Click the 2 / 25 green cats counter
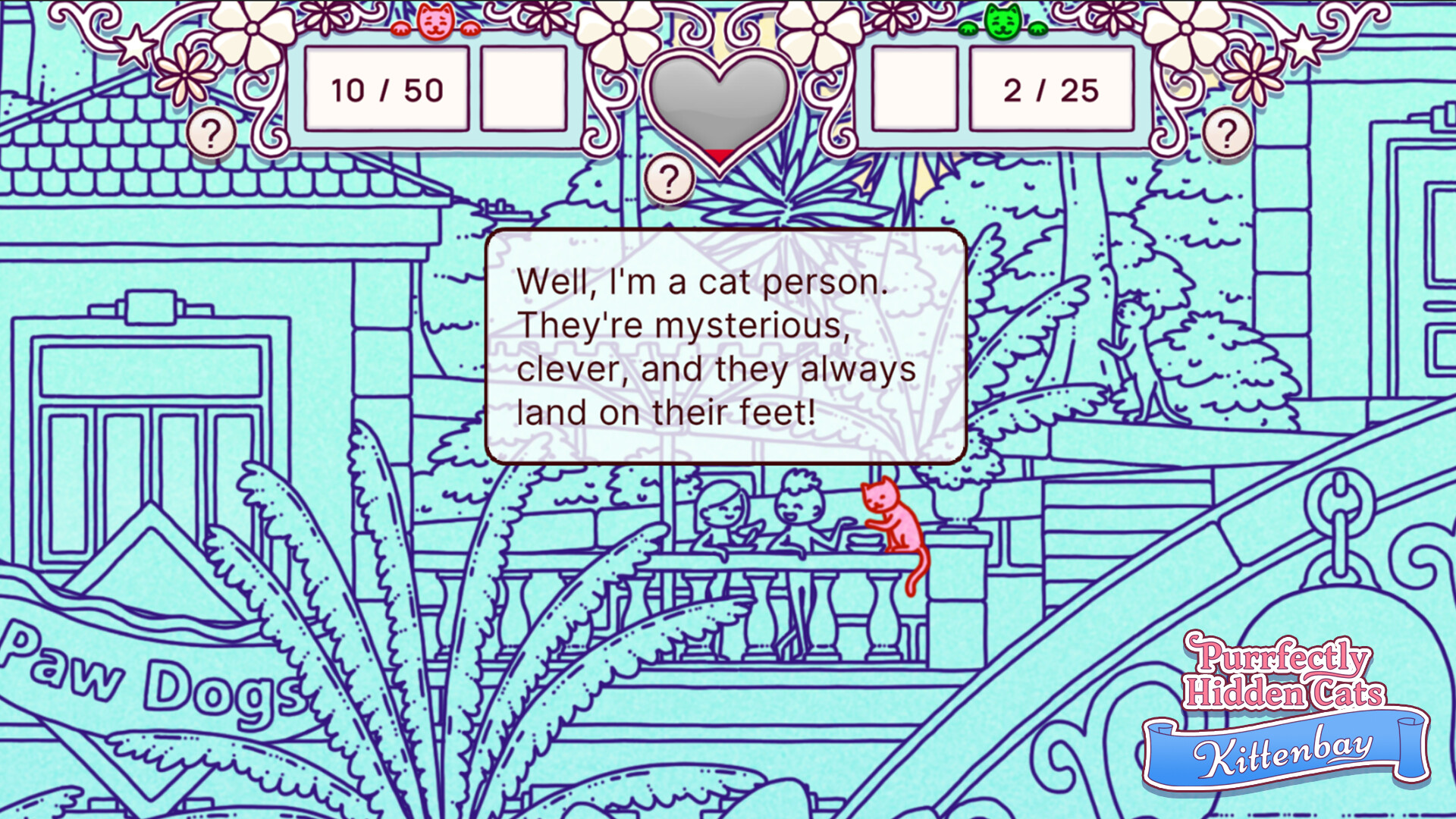This screenshot has height=819, width=1456. click(1050, 89)
